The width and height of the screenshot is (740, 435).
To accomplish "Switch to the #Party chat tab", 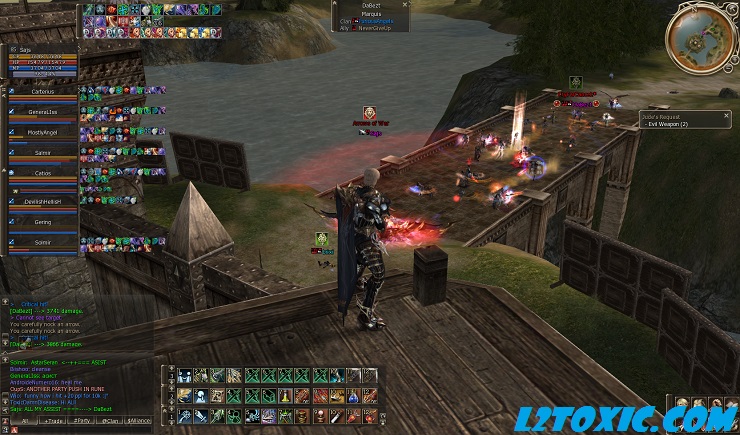I will [82, 420].
